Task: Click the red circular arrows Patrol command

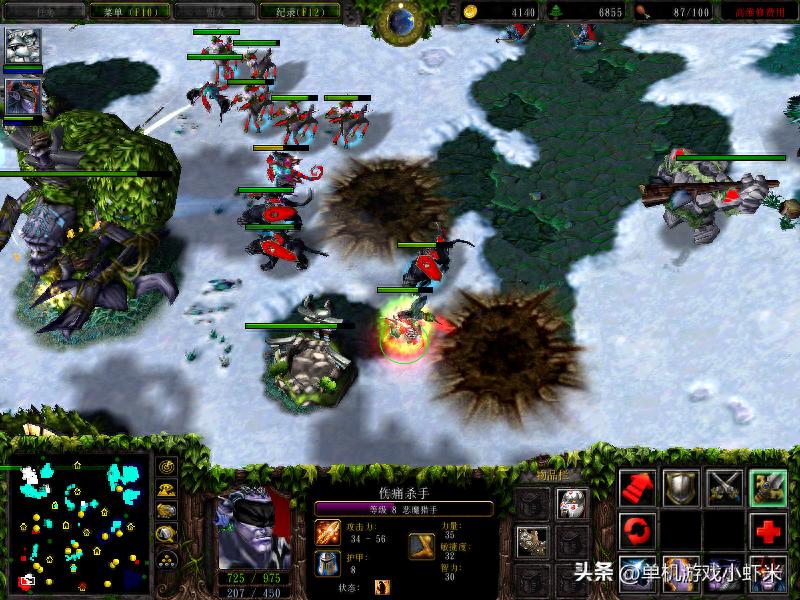Action: [637, 531]
